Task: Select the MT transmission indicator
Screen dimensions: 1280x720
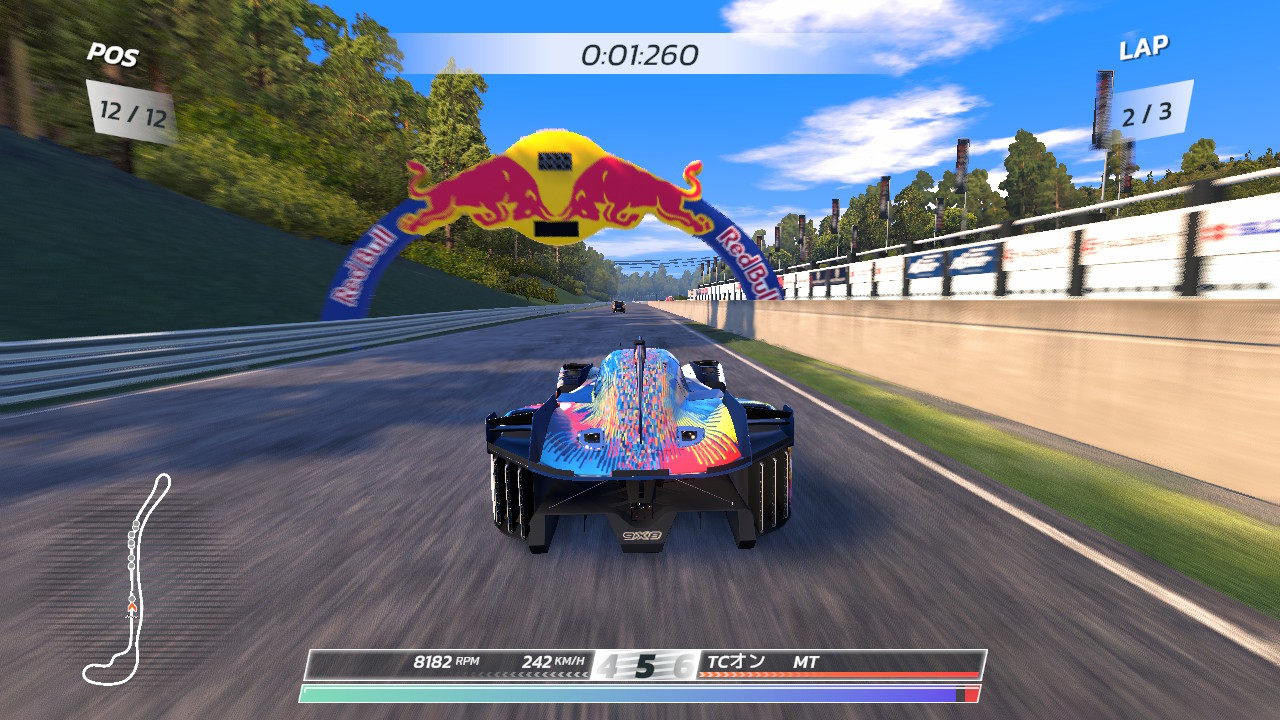Action: pyautogui.click(x=806, y=662)
